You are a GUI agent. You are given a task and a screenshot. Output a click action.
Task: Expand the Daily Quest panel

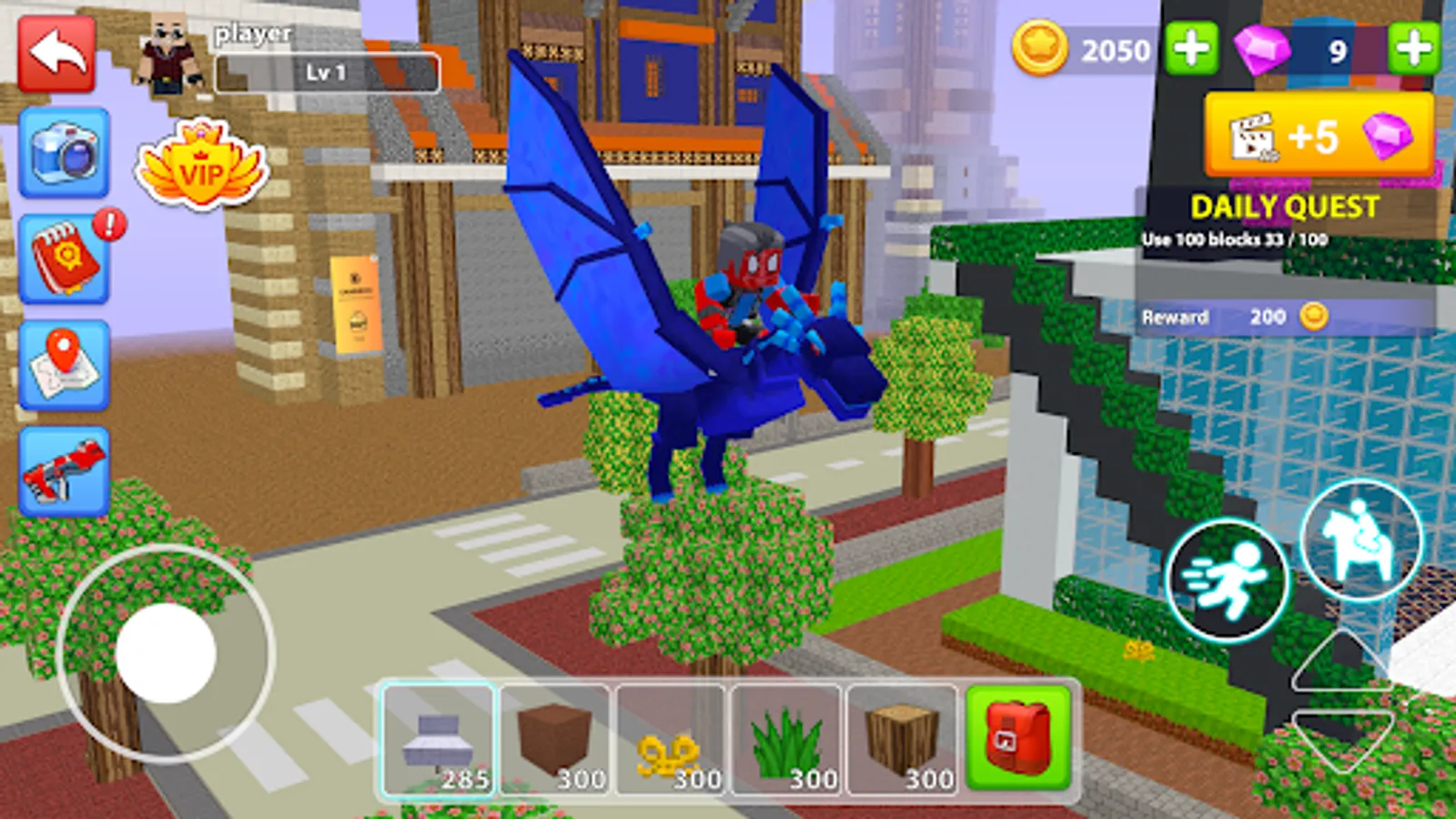pos(1283,209)
